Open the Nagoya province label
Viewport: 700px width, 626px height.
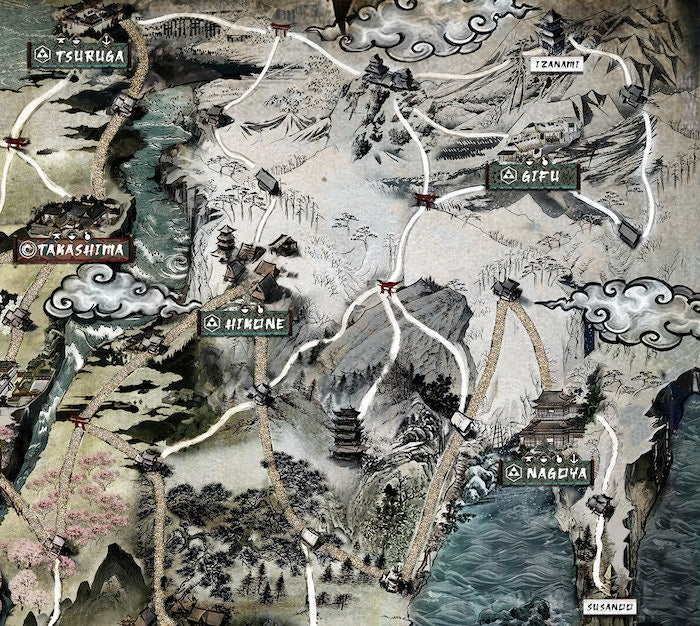(547, 473)
